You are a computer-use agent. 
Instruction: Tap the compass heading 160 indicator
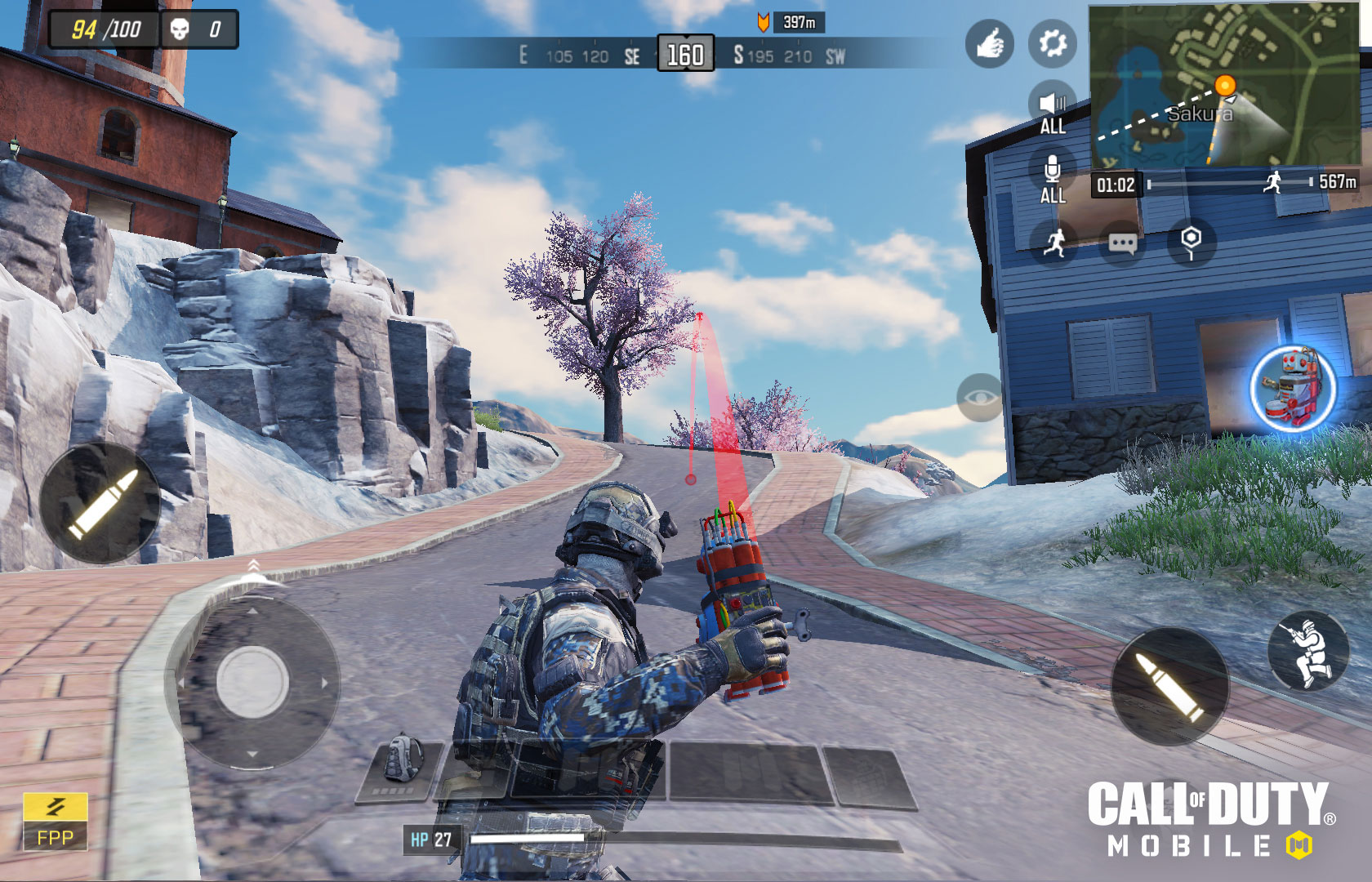tap(684, 51)
